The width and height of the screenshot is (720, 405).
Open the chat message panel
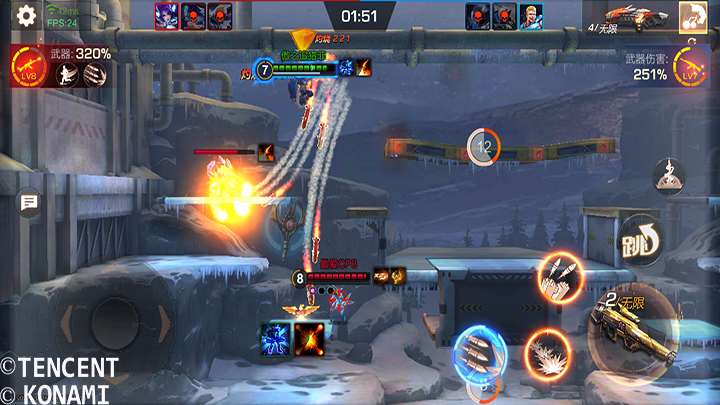coord(29,203)
